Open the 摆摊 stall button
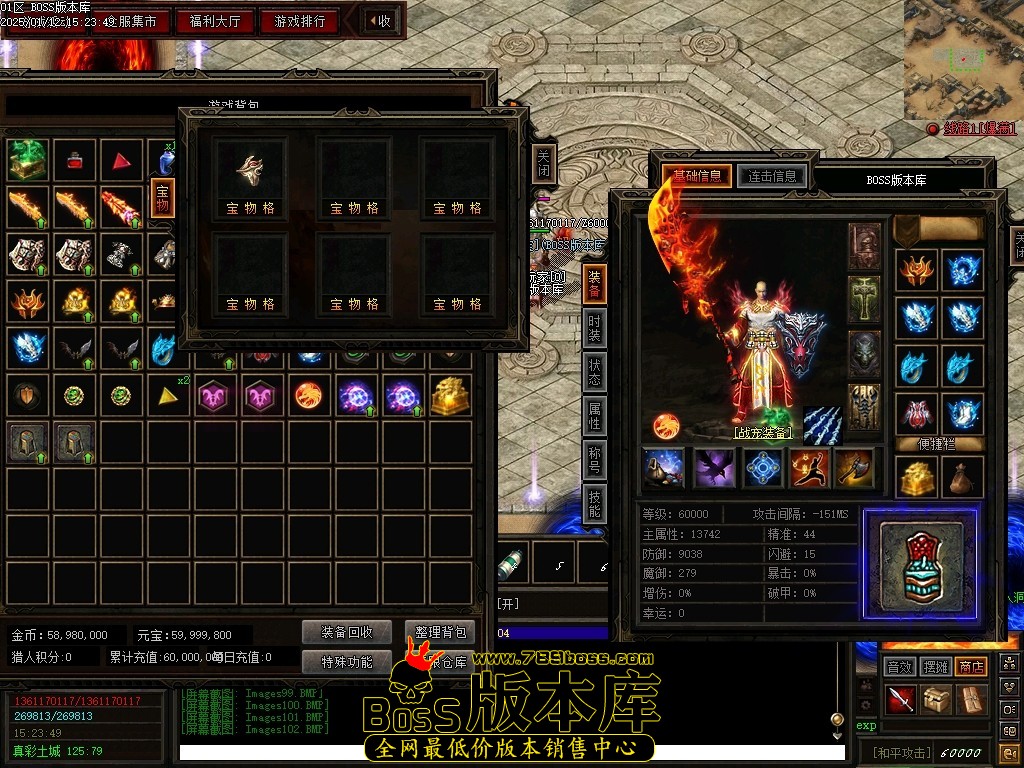Image resolution: width=1024 pixels, height=768 pixels. click(935, 666)
